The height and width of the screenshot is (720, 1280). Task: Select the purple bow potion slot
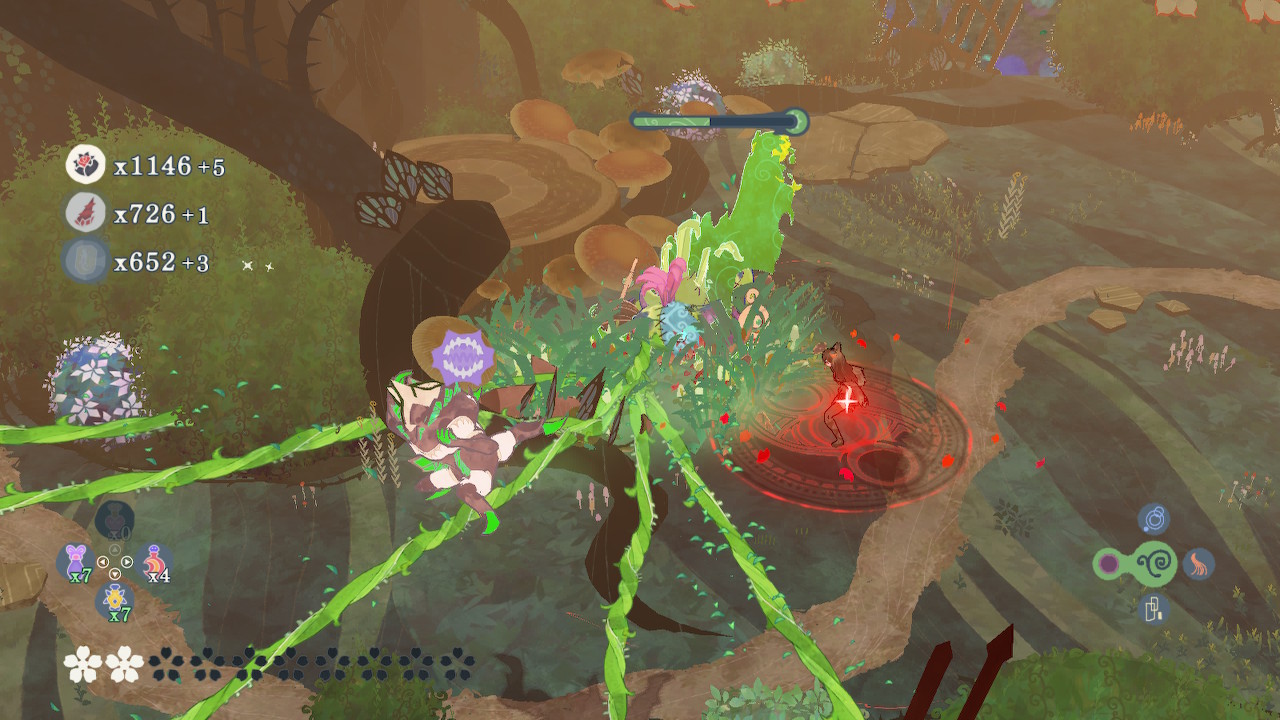coord(75,562)
